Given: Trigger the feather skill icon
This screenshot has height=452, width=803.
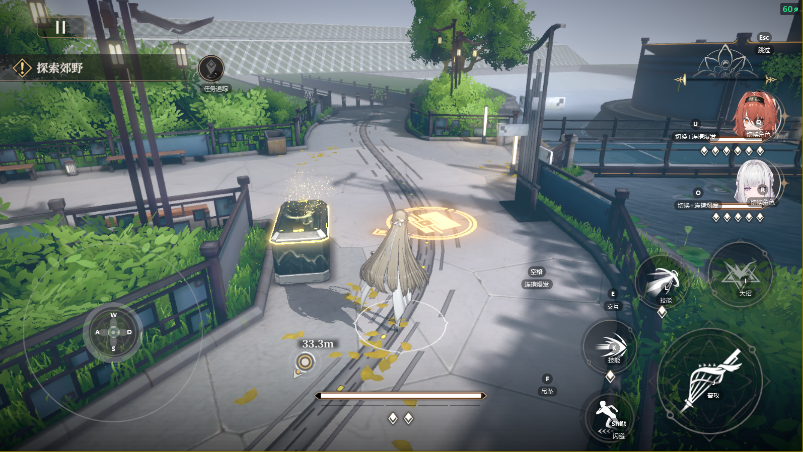Looking at the screenshot, I should coord(661,279).
